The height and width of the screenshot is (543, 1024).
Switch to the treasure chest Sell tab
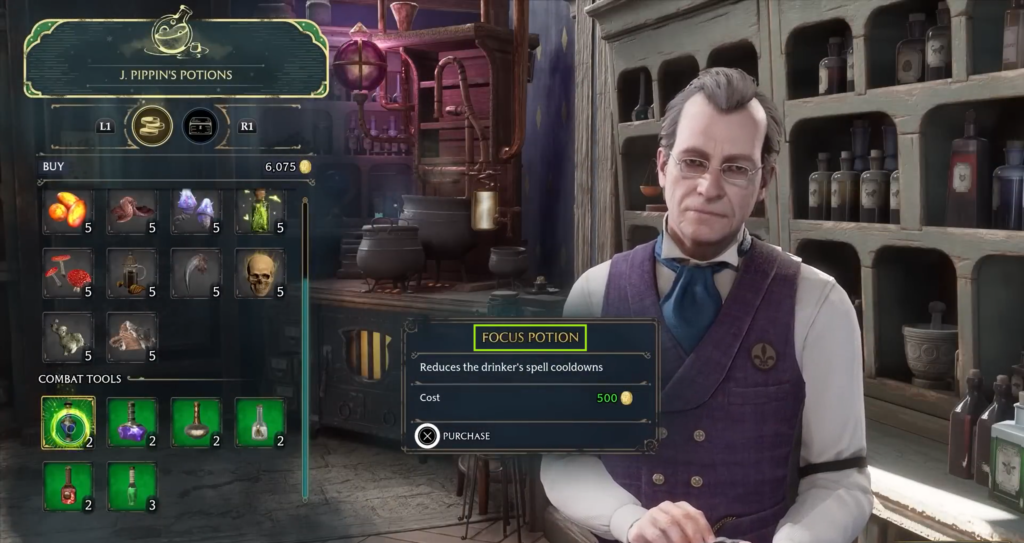pyautogui.click(x=201, y=126)
